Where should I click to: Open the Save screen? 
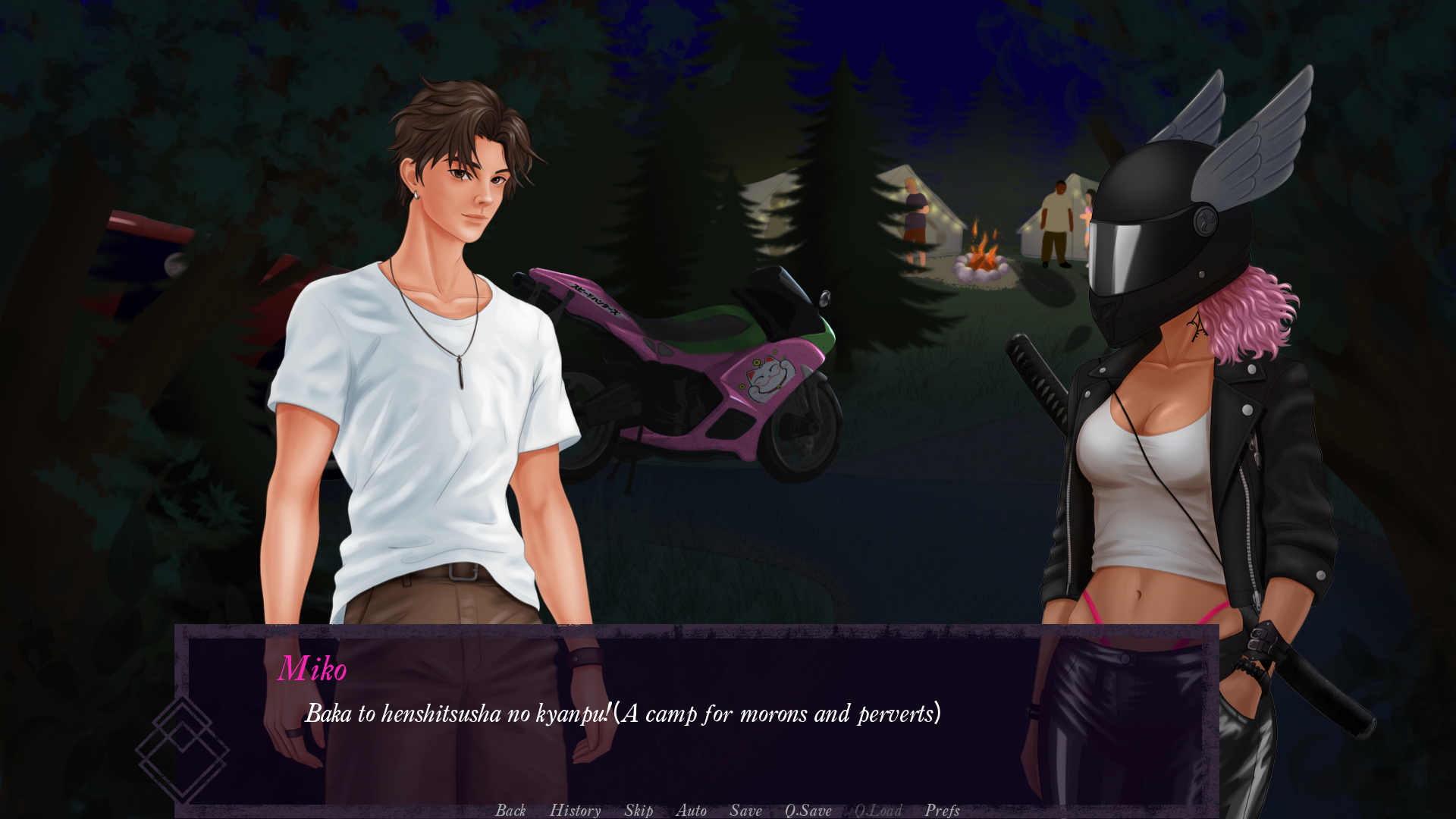click(x=745, y=811)
